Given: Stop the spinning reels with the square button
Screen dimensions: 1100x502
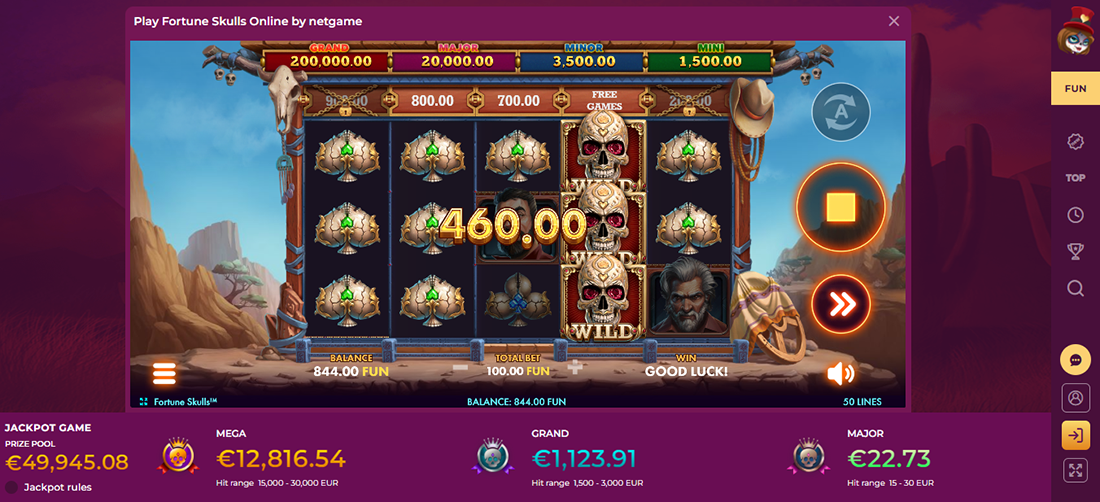Looking at the screenshot, I should (841, 207).
